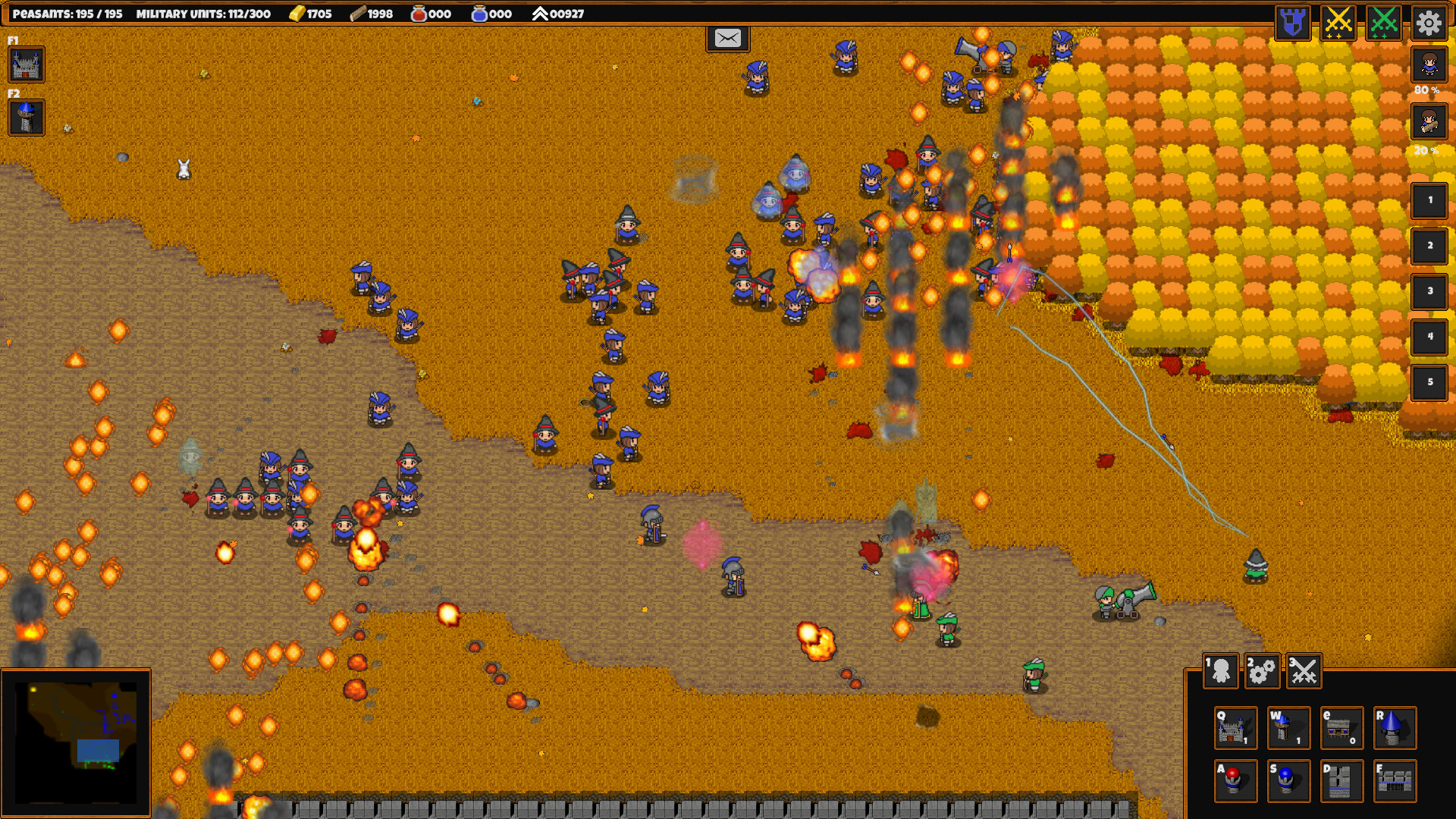The height and width of the screenshot is (819, 1456).
Task: Select the gate (F) build icon
Action: click(x=1395, y=780)
